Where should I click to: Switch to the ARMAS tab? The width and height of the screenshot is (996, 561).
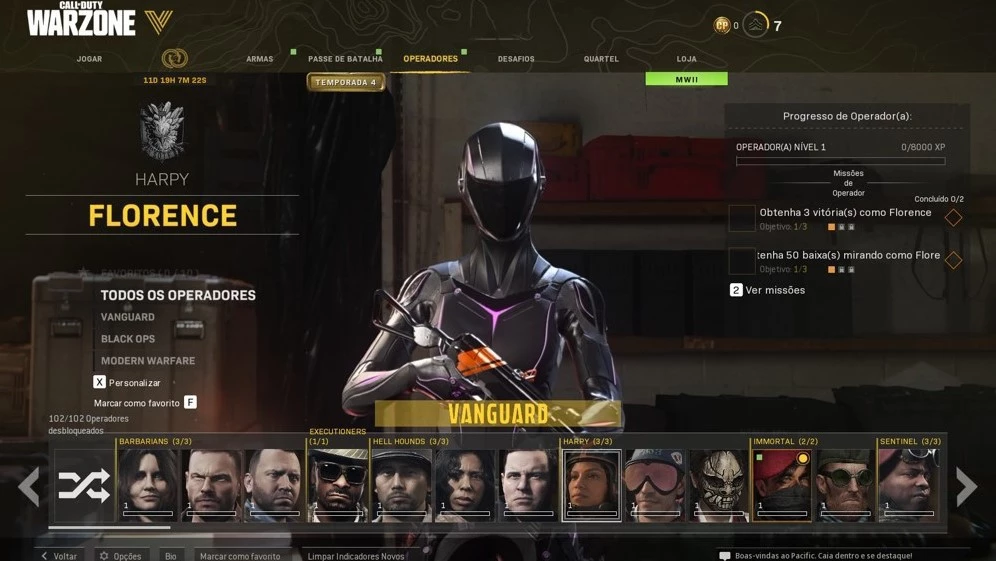[x=260, y=59]
